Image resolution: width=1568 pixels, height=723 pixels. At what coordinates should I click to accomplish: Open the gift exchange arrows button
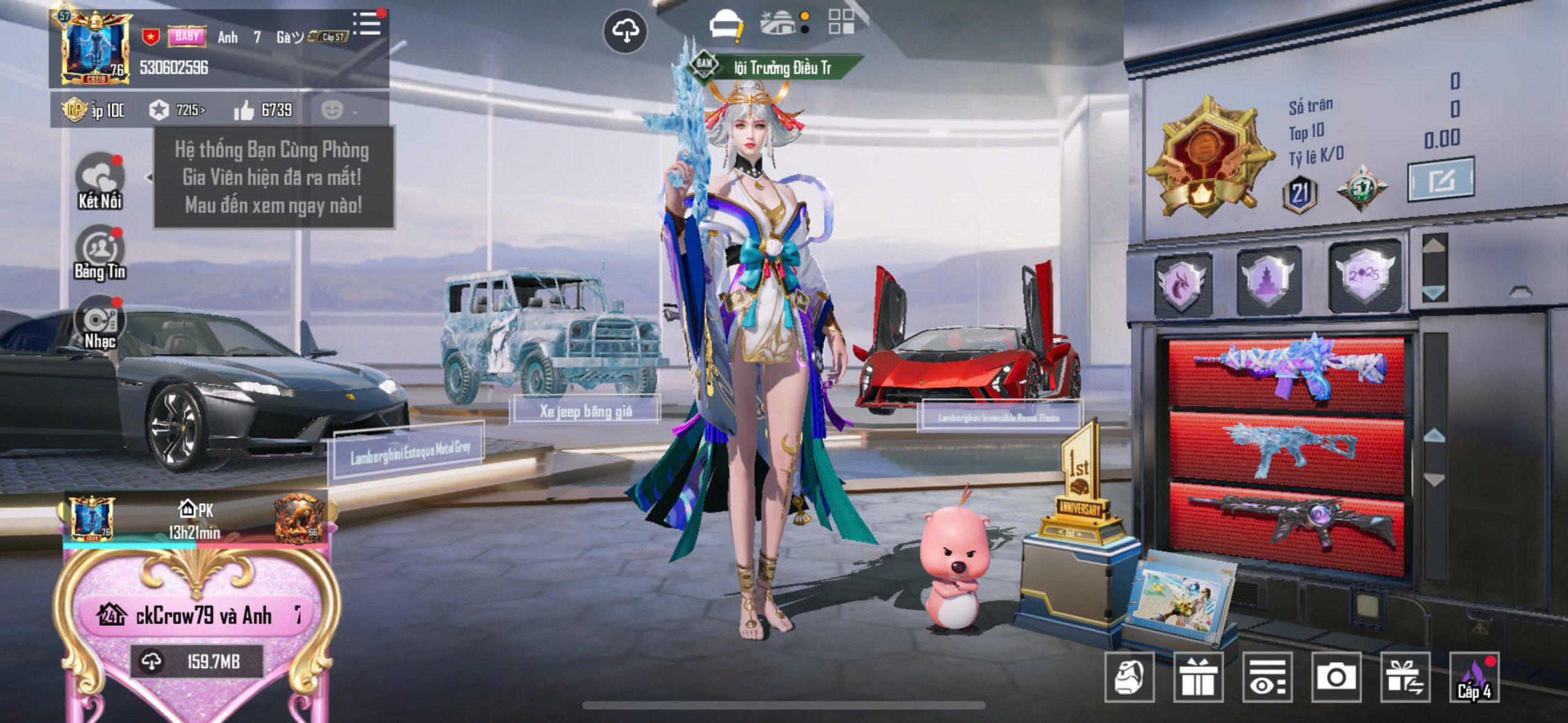[1405, 677]
